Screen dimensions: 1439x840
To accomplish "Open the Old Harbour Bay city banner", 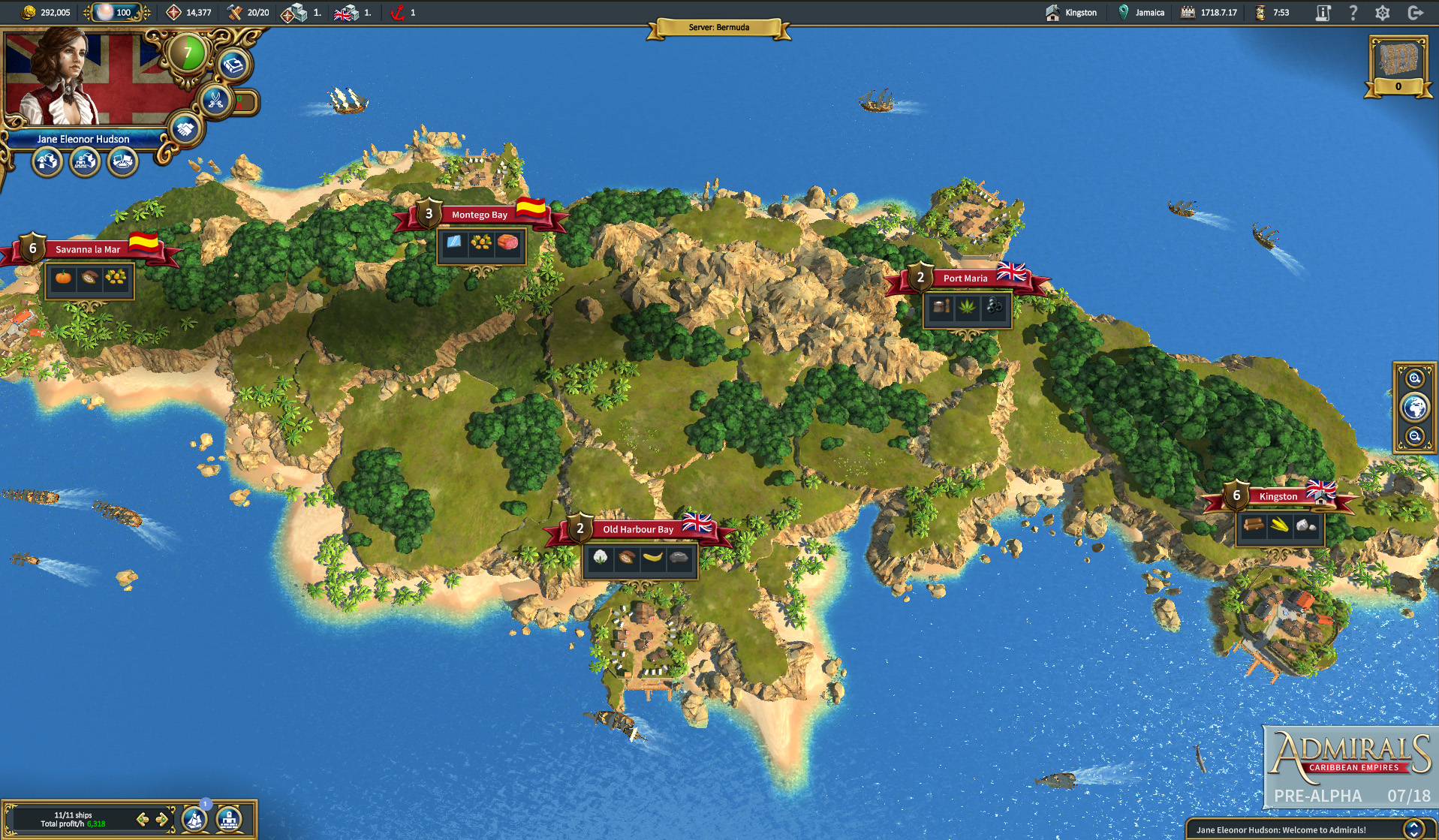I will tap(637, 529).
